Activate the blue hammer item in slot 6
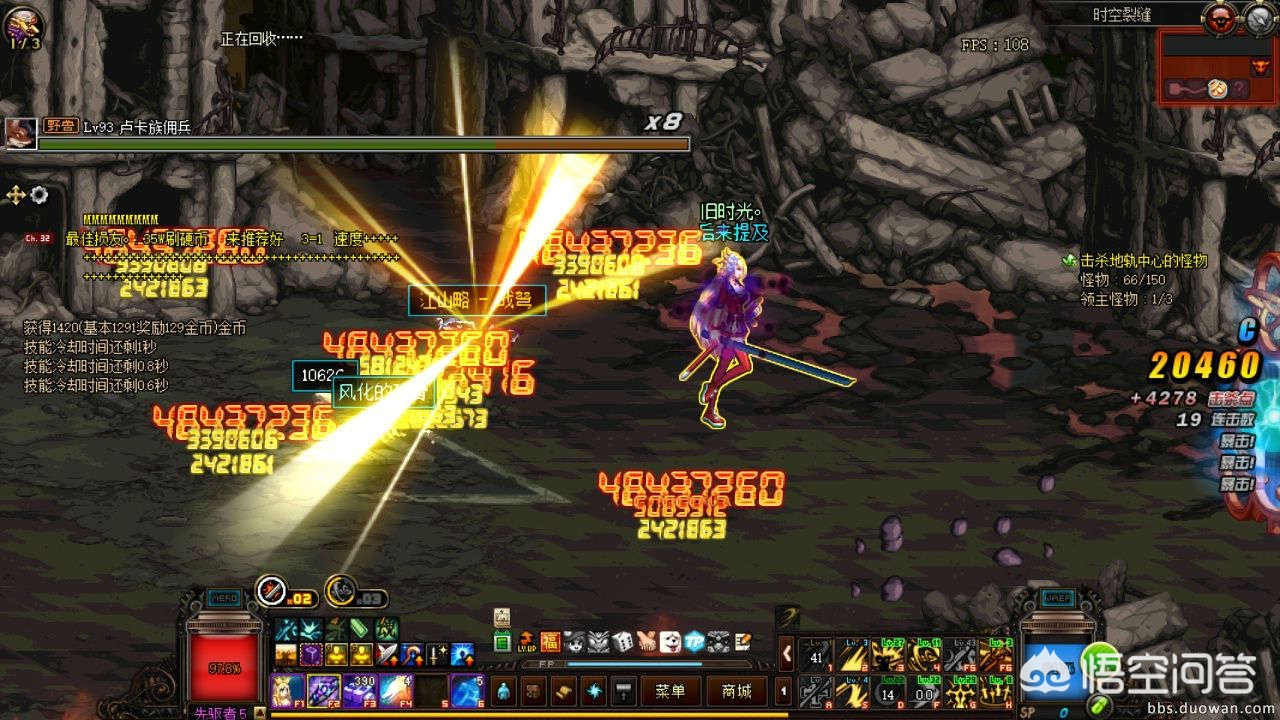Screen dimensions: 1280x720 467,691
